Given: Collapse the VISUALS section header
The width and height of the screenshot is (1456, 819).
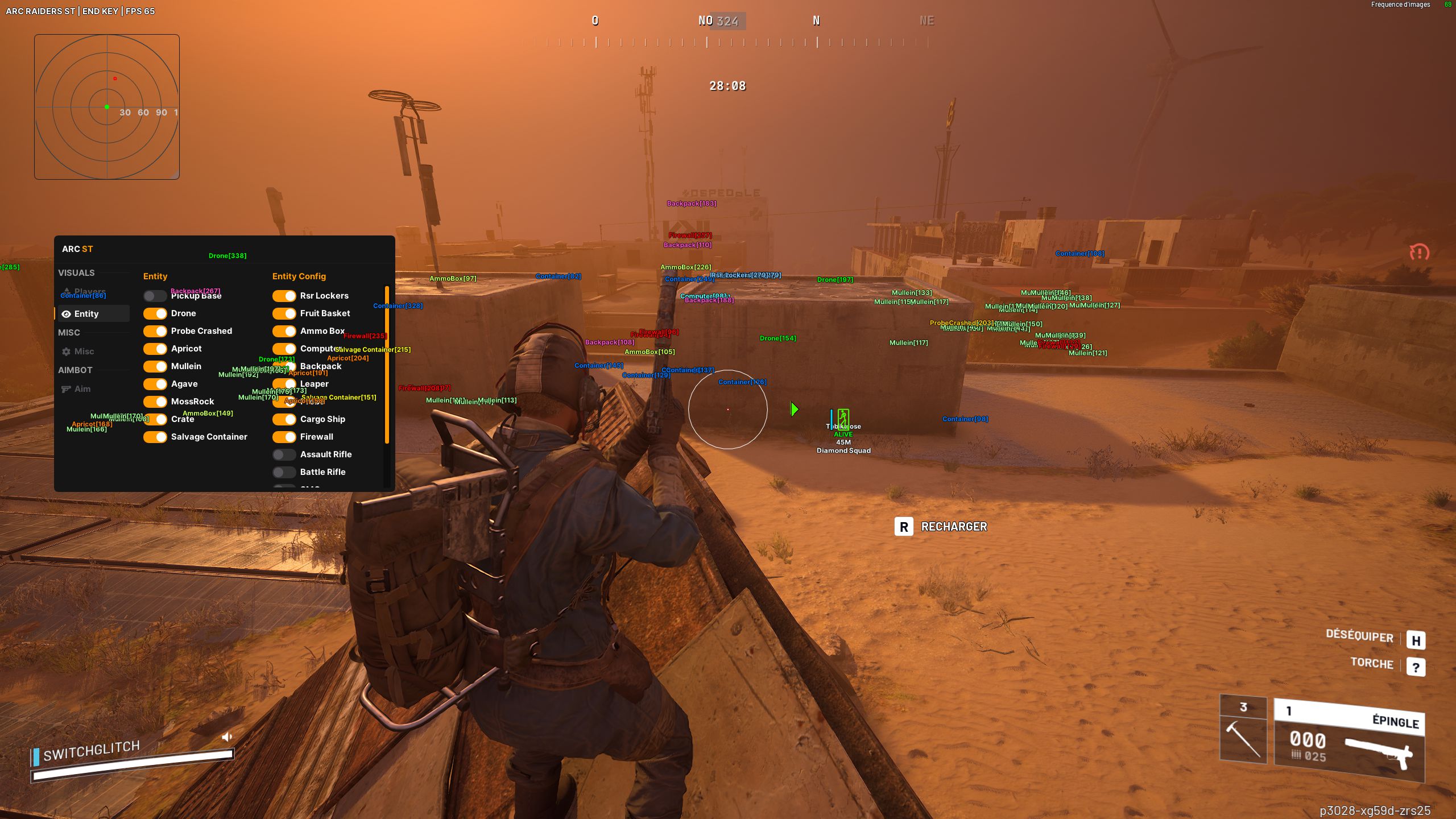Looking at the screenshot, I should [x=76, y=273].
